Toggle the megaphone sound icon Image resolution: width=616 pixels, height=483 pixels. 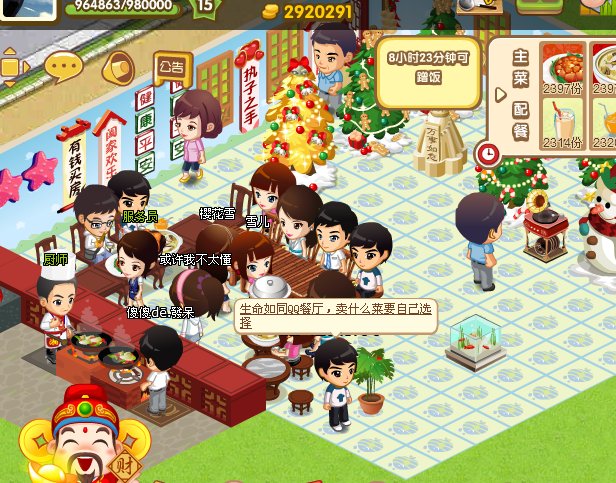(x=118, y=68)
